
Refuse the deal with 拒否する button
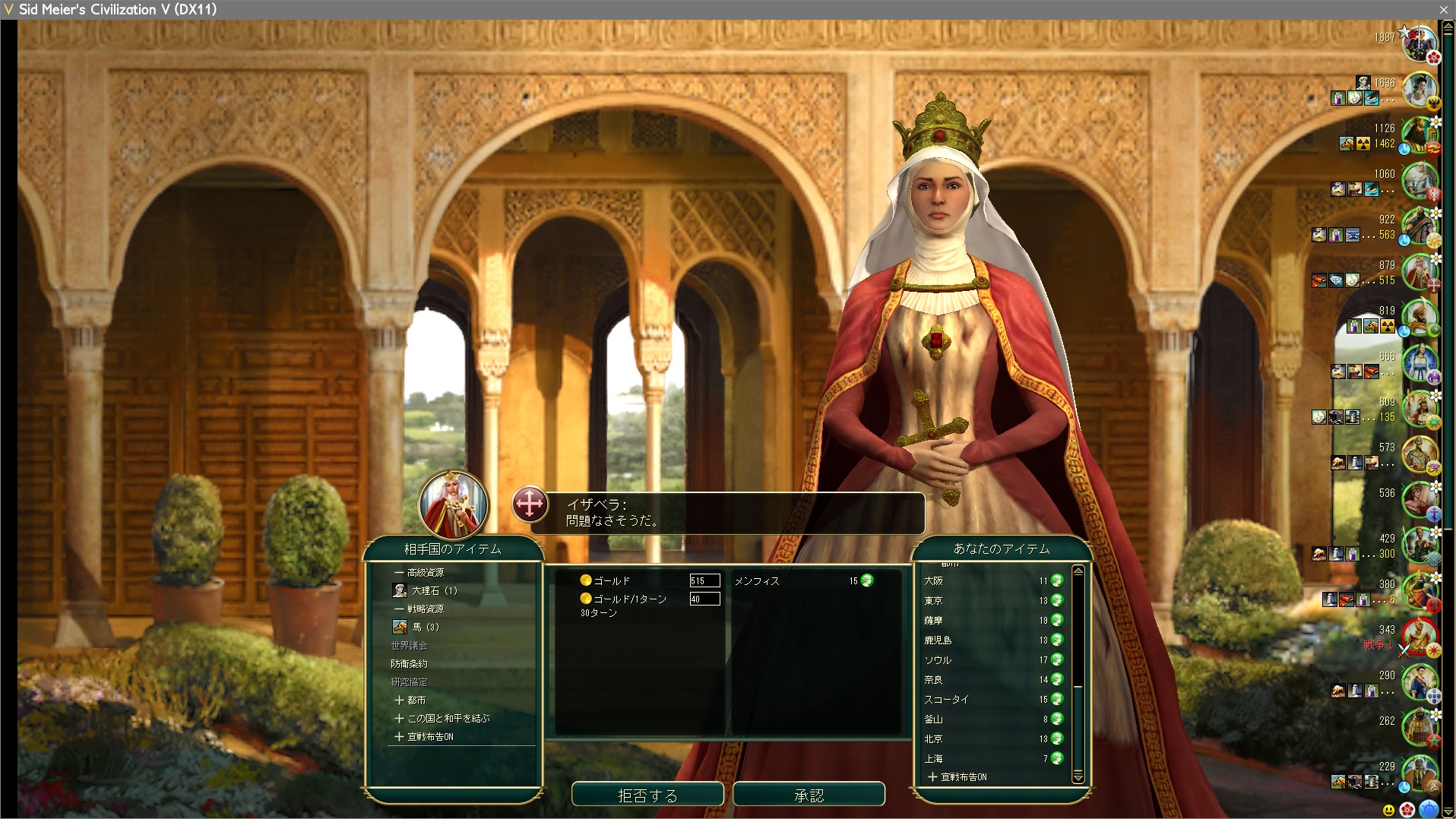click(647, 795)
